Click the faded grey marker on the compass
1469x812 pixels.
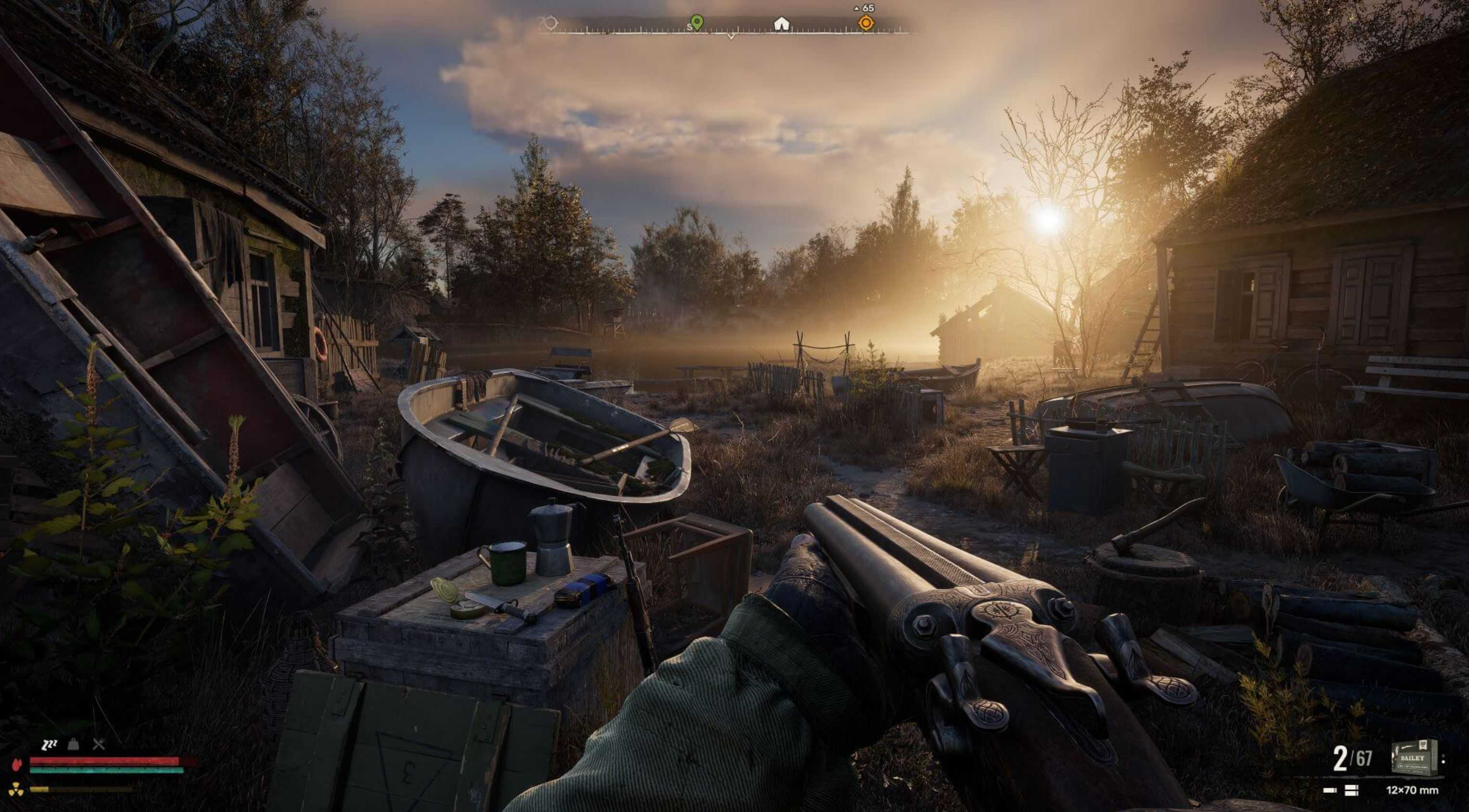pyautogui.click(x=550, y=24)
